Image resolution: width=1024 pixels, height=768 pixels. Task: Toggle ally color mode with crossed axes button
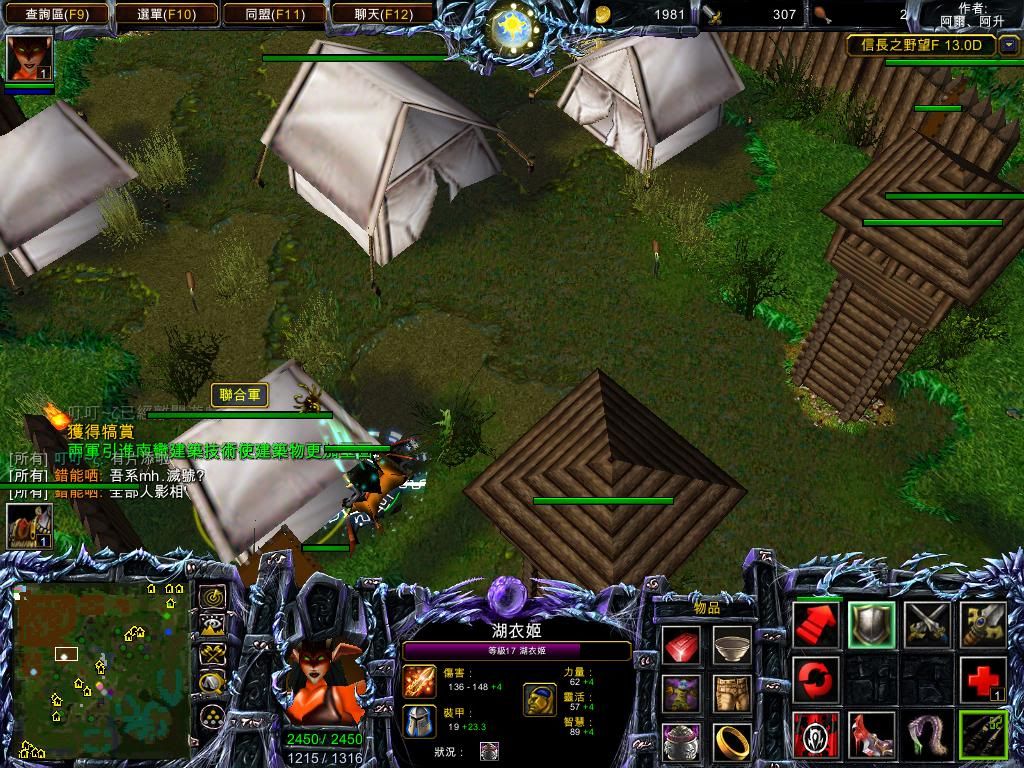tap(212, 655)
